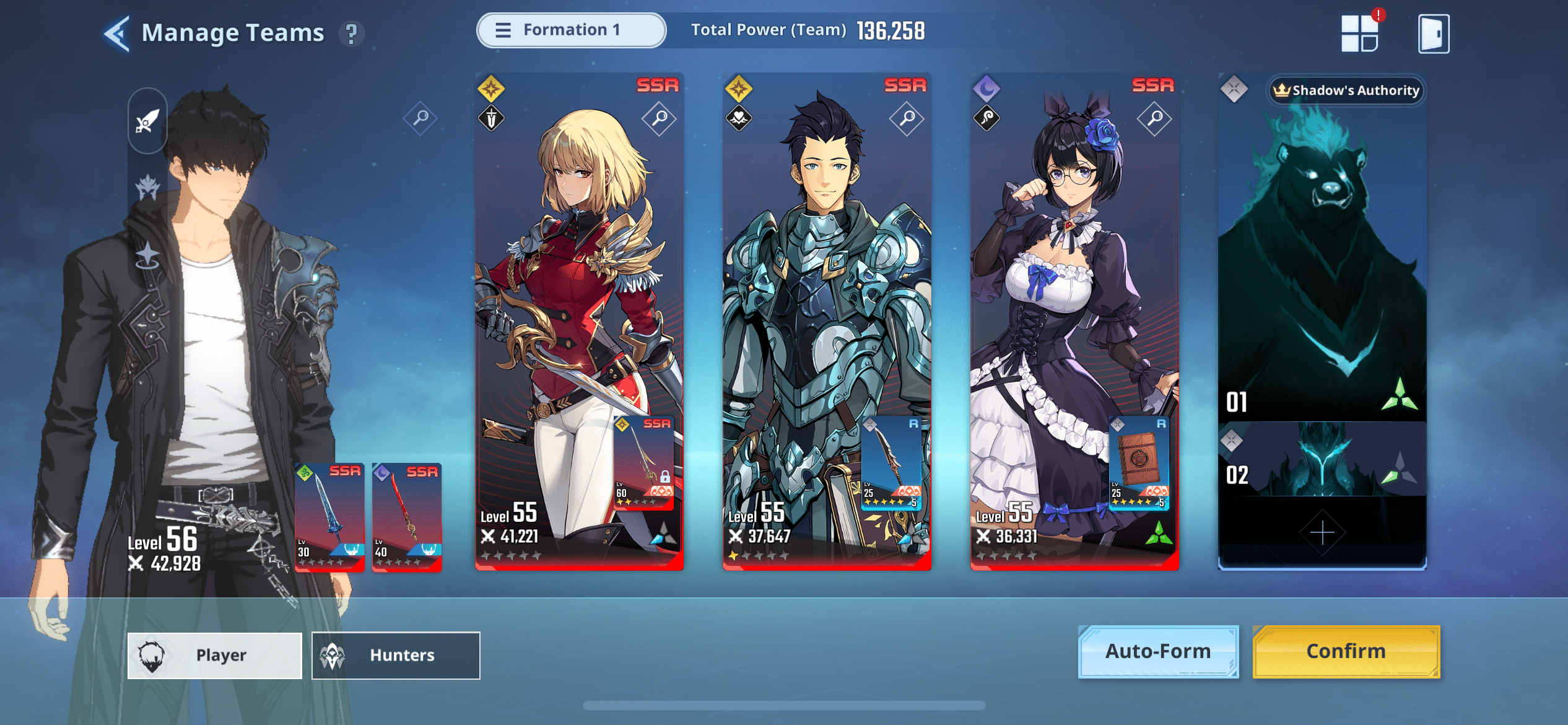Open magnifier details on the blonde SSR hunter
The image size is (1568, 725).
pos(658,118)
